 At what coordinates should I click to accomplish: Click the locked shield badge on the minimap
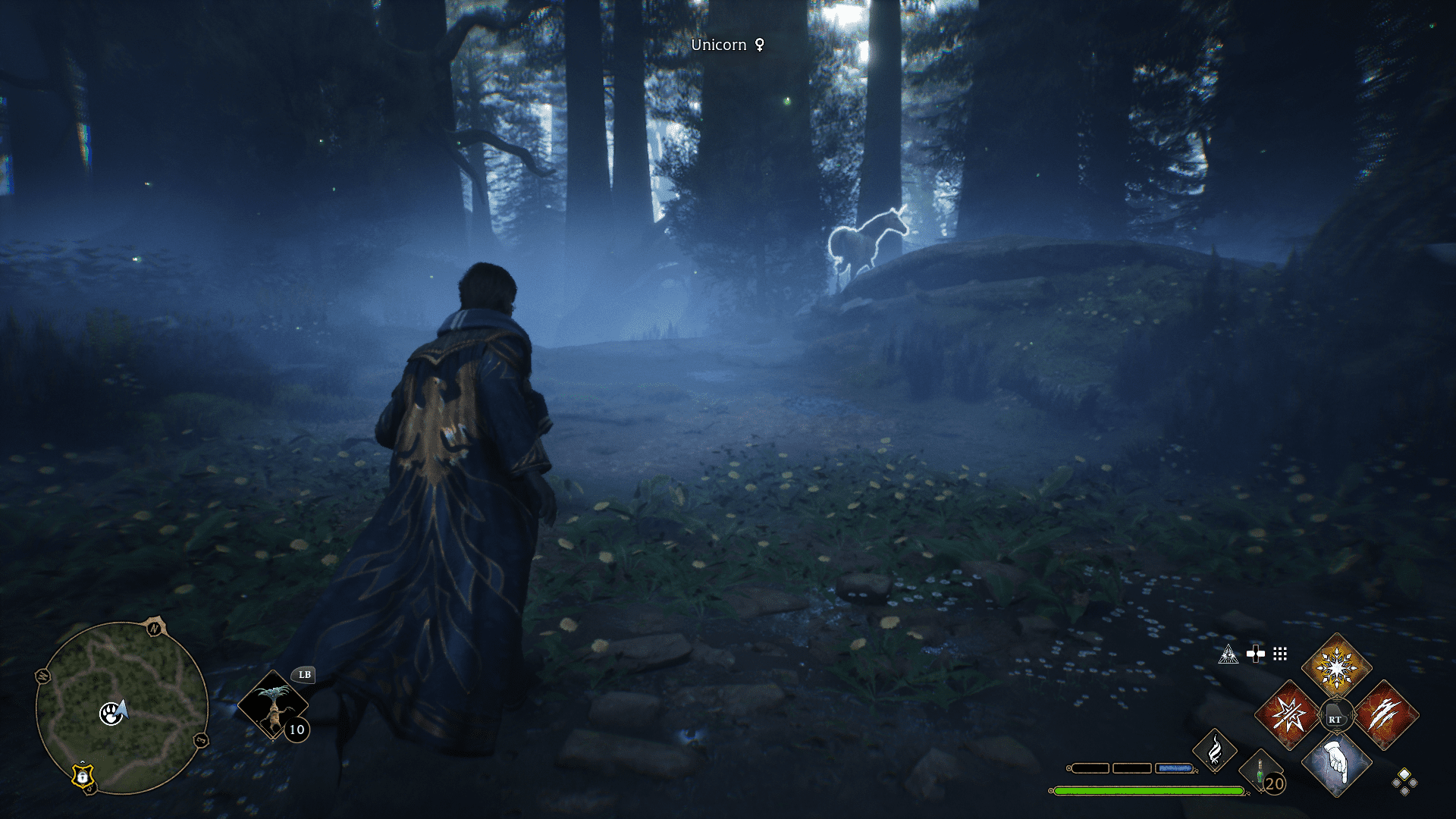[x=82, y=777]
